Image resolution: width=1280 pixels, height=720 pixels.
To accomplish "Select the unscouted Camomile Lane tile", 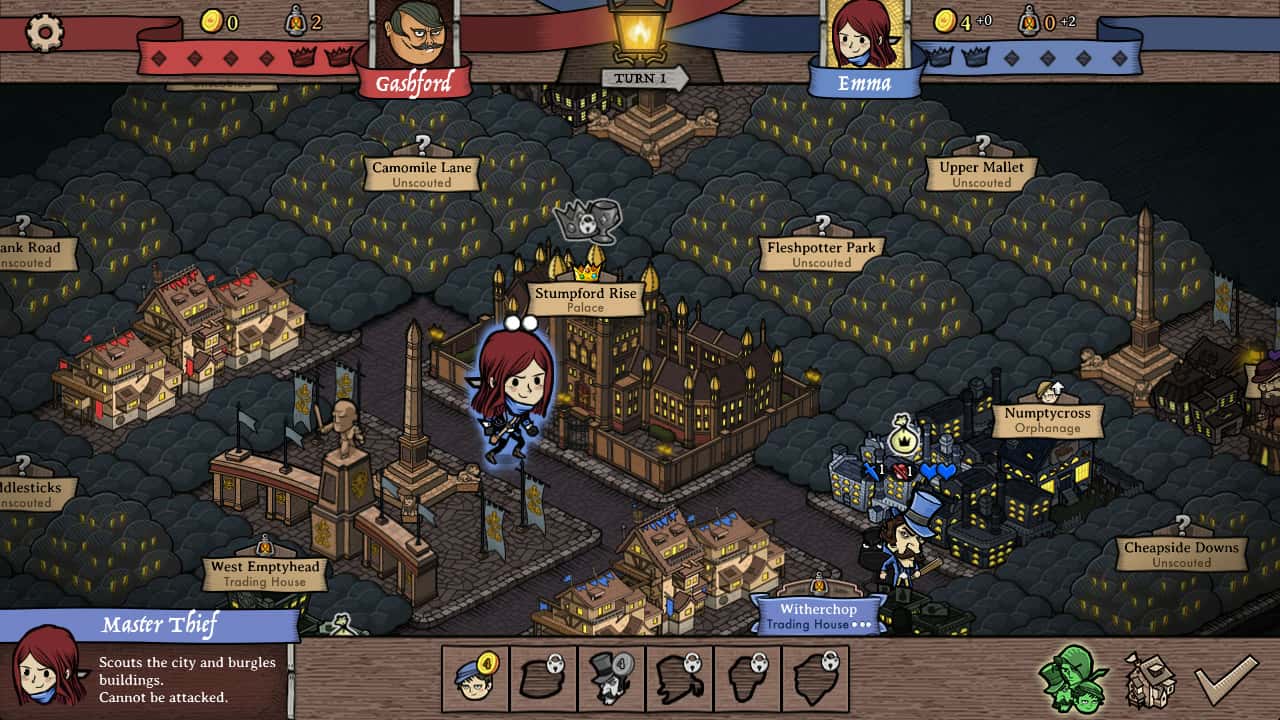I will coord(421,172).
